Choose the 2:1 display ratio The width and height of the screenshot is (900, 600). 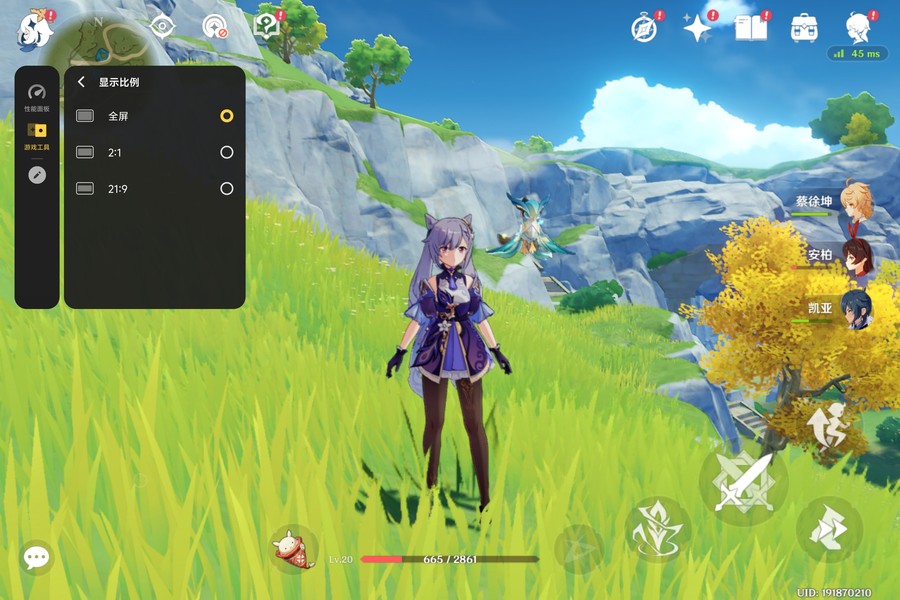[227, 152]
